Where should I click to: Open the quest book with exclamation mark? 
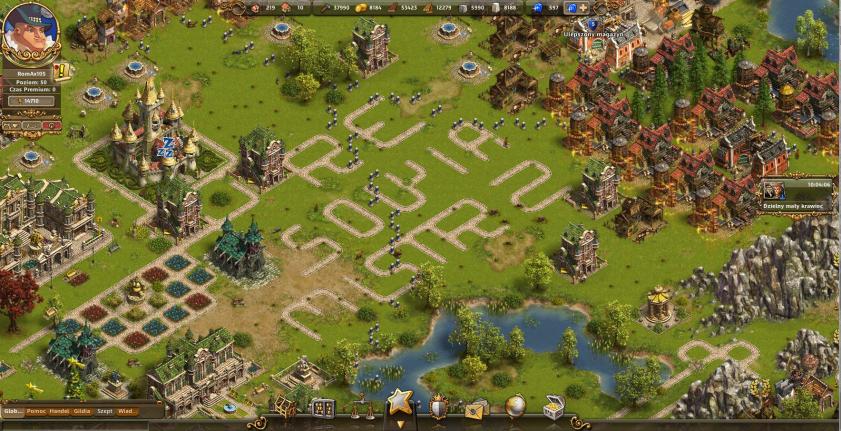[x=59, y=71]
